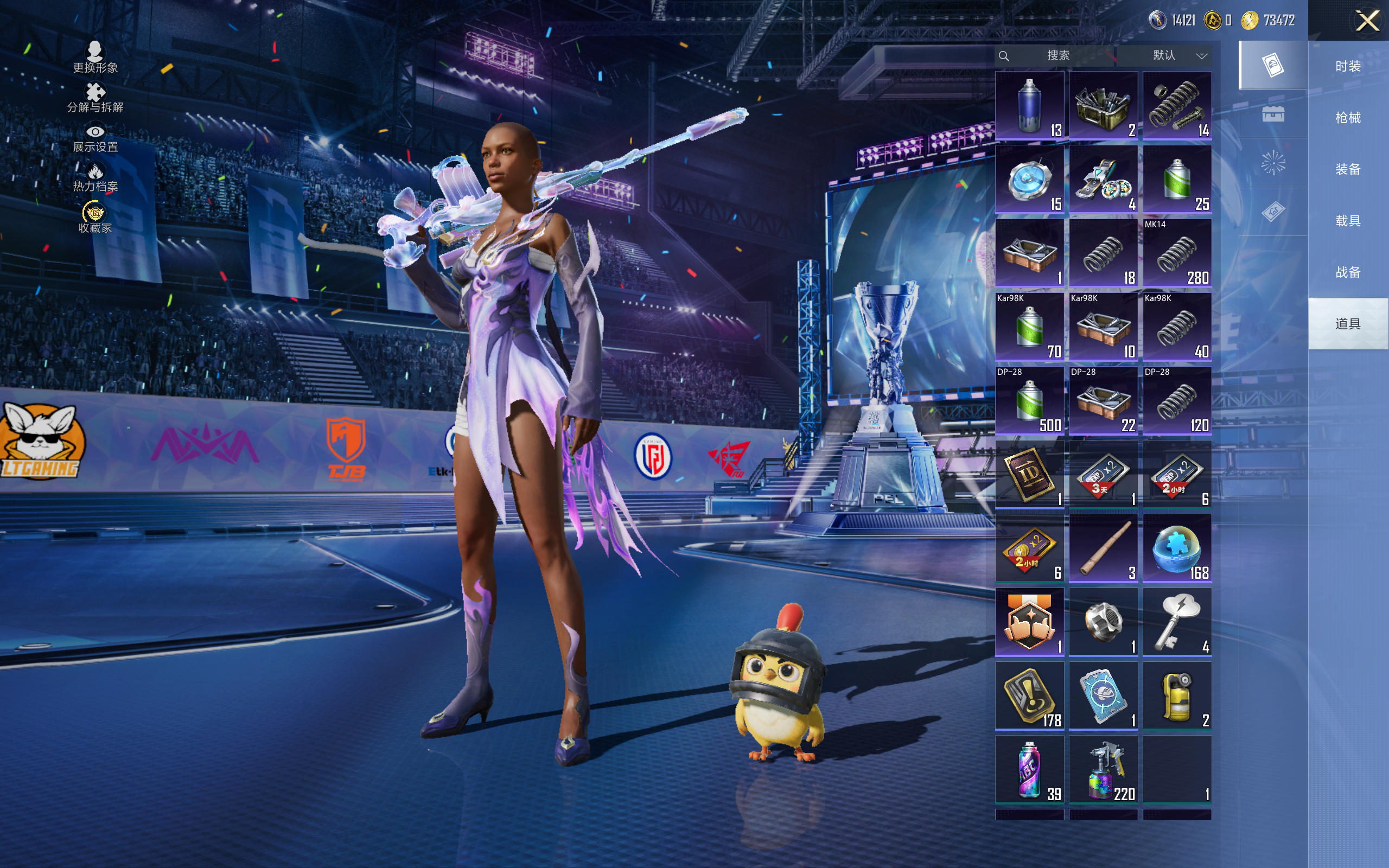The width and height of the screenshot is (1389, 868).
Task: Switch to the 战备 tab
Action: (1348, 272)
